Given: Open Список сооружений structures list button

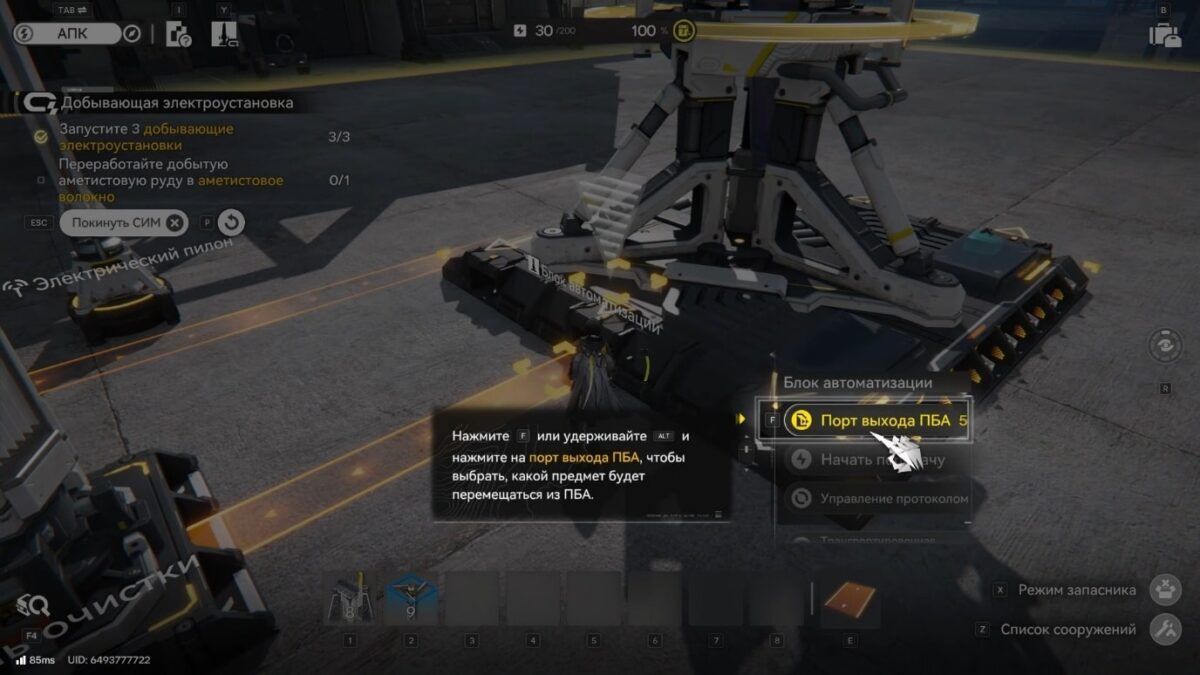Looking at the screenshot, I should [1166, 630].
